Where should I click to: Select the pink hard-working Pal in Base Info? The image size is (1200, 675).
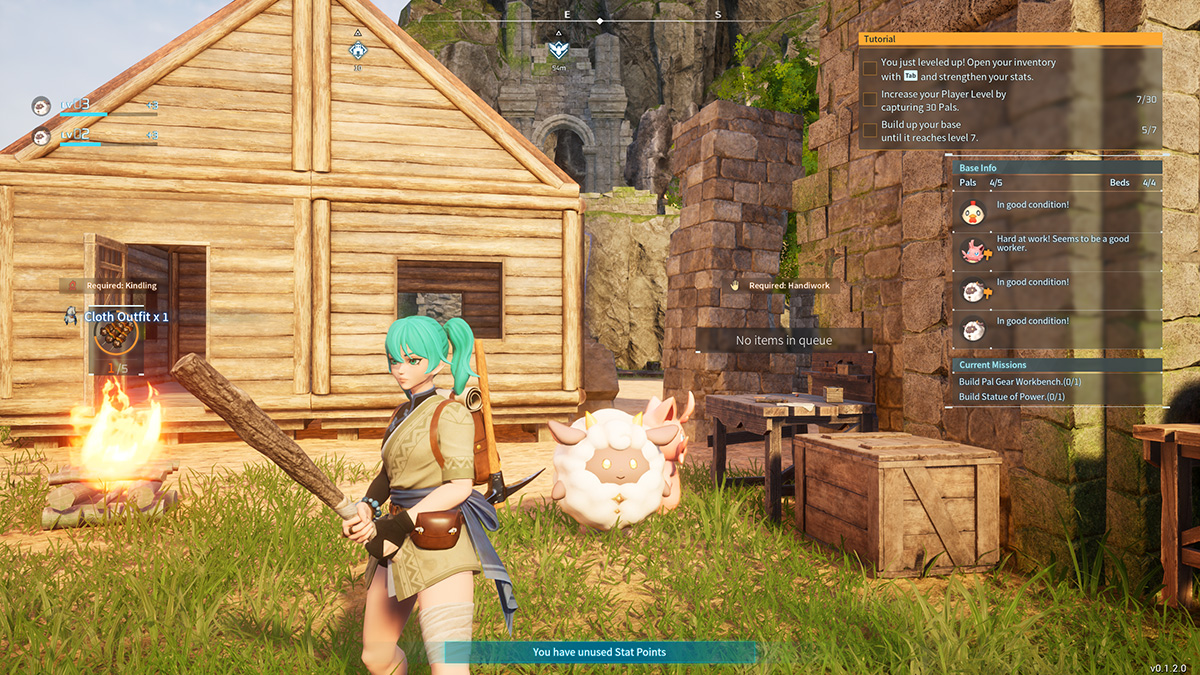[x=971, y=251]
